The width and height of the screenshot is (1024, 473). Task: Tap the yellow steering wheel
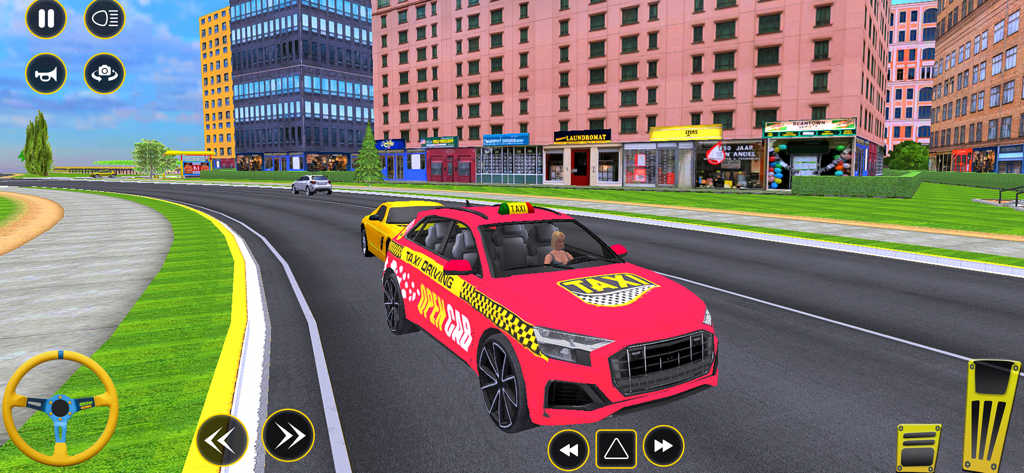coord(61,407)
